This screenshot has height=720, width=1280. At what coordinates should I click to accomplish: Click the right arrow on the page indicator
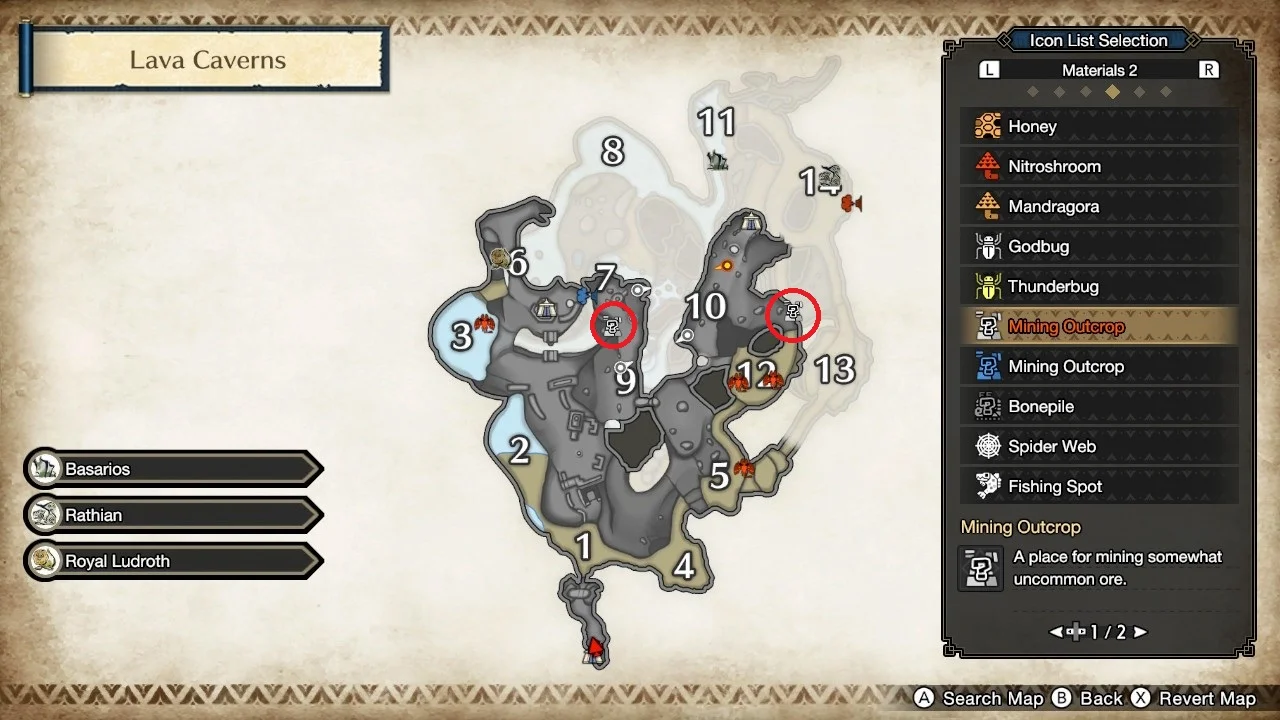pos(1140,632)
